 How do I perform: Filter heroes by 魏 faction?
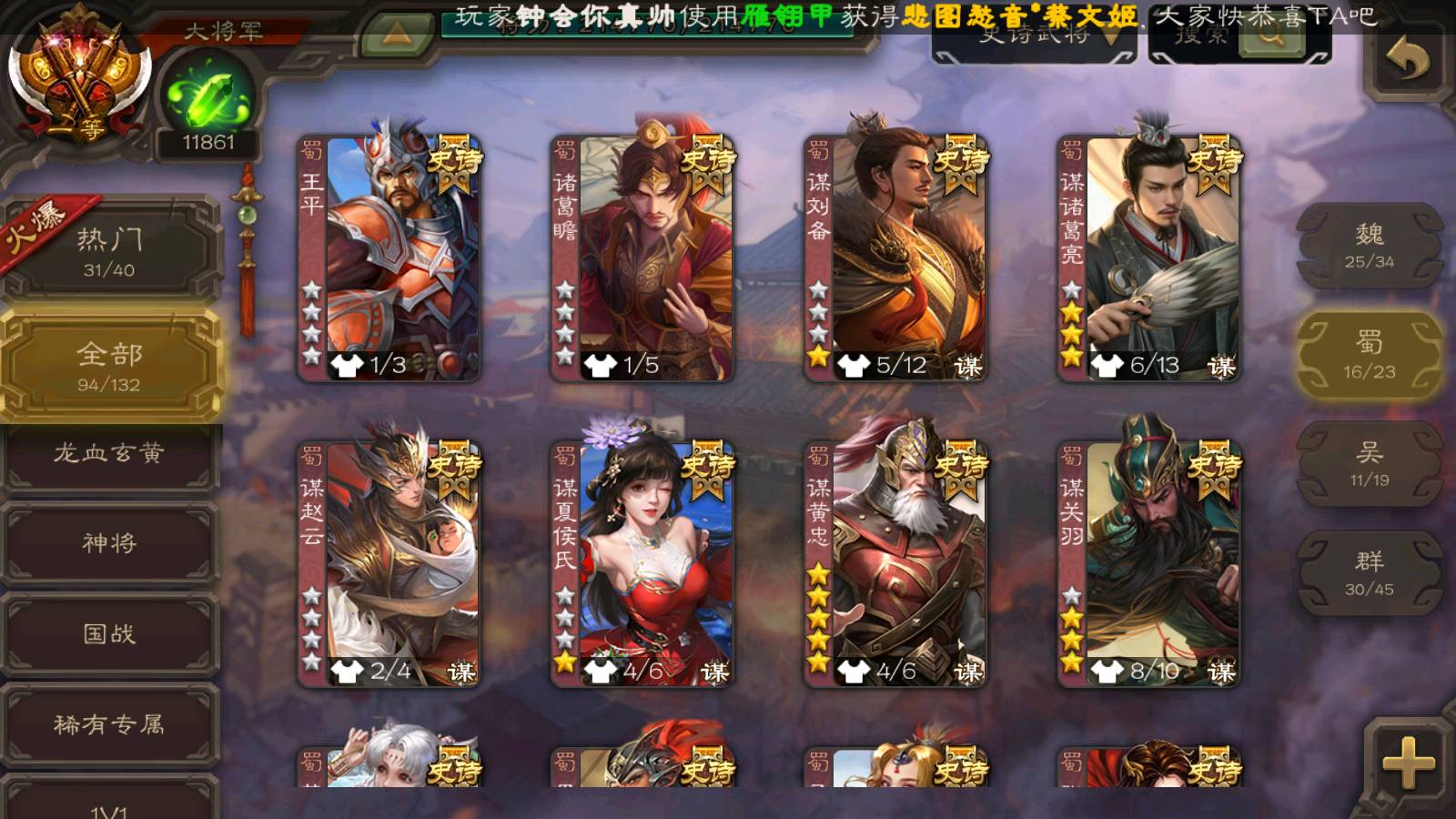1370,246
